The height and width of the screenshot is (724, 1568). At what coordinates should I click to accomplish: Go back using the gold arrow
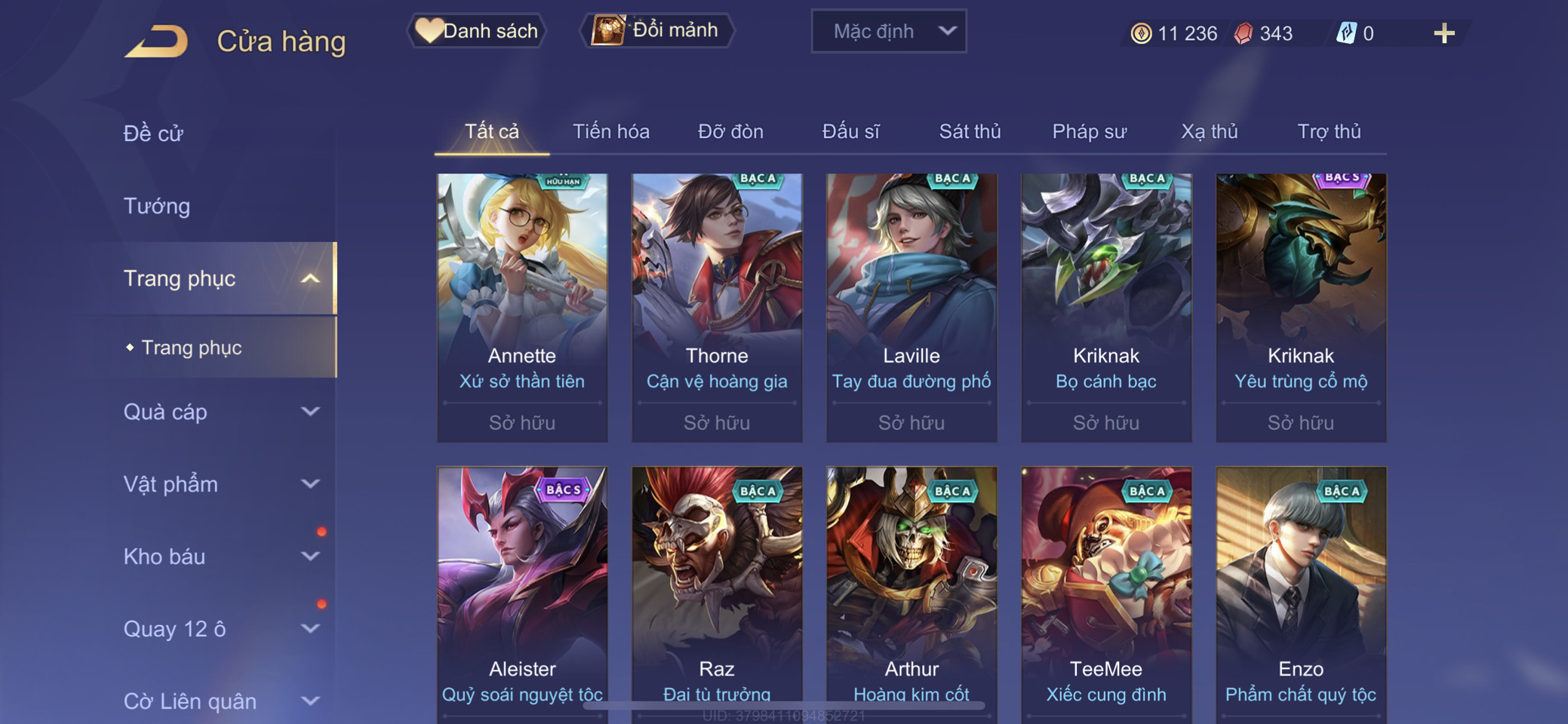157,41
